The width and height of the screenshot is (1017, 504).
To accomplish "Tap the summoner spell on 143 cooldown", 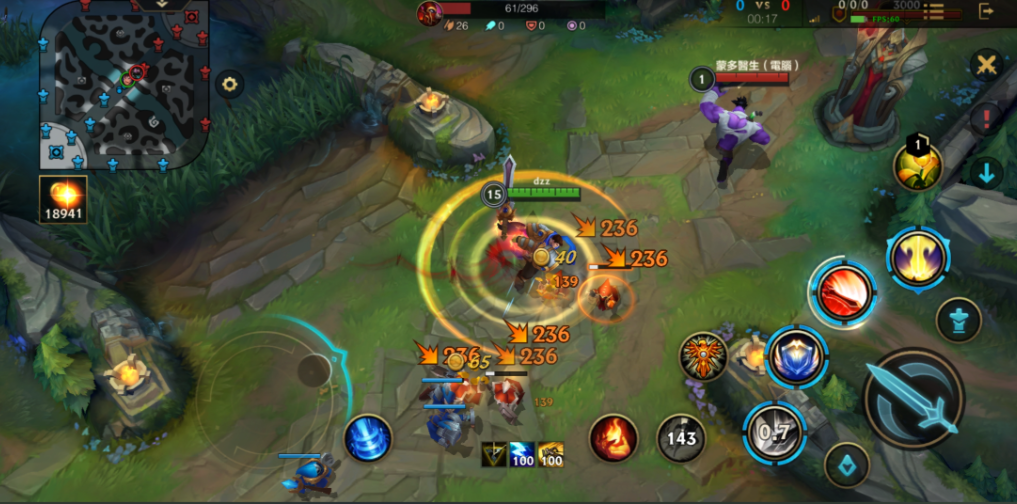I will pos(681,438).
